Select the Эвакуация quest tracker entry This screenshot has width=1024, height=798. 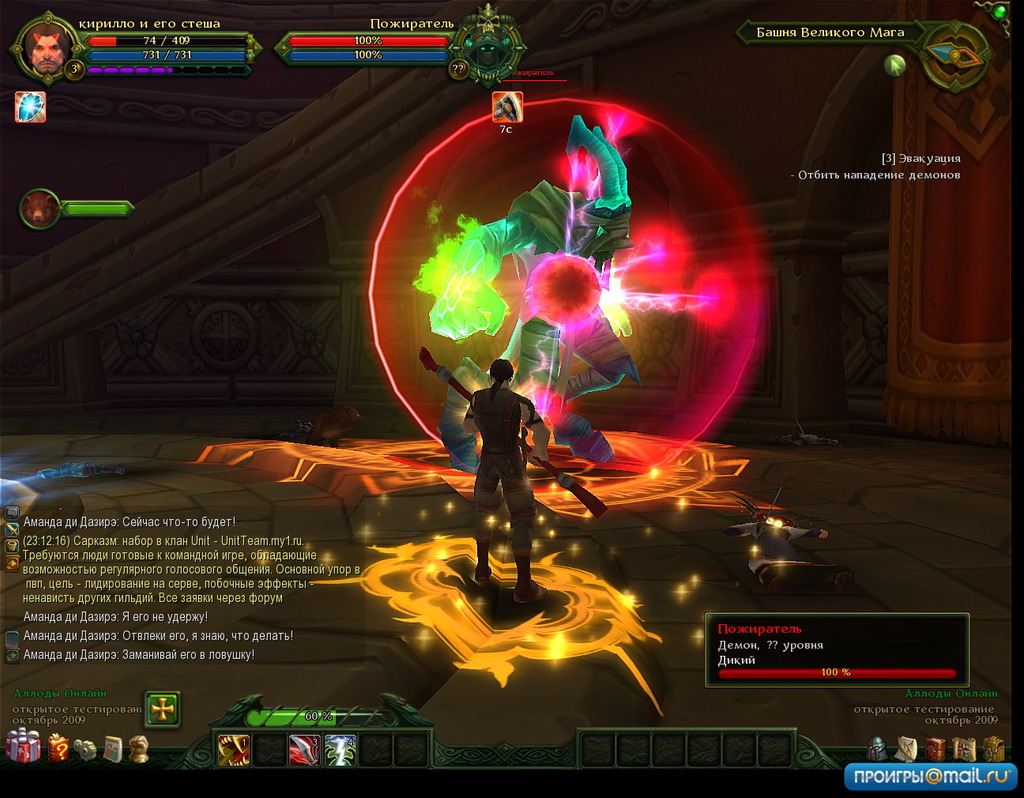tap(920, 158)
